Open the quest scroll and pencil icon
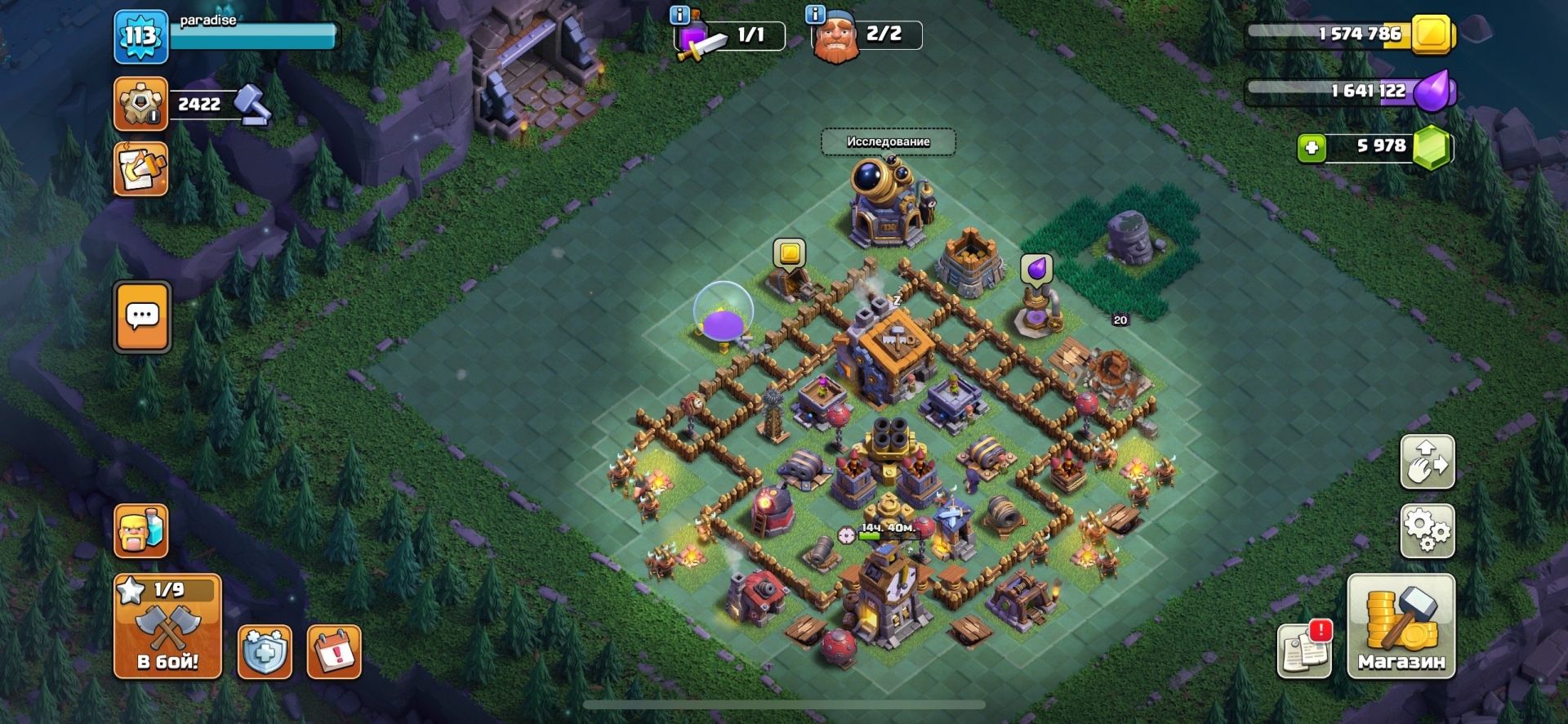Viewport: 1568px width, 724px height. point(140,169)
